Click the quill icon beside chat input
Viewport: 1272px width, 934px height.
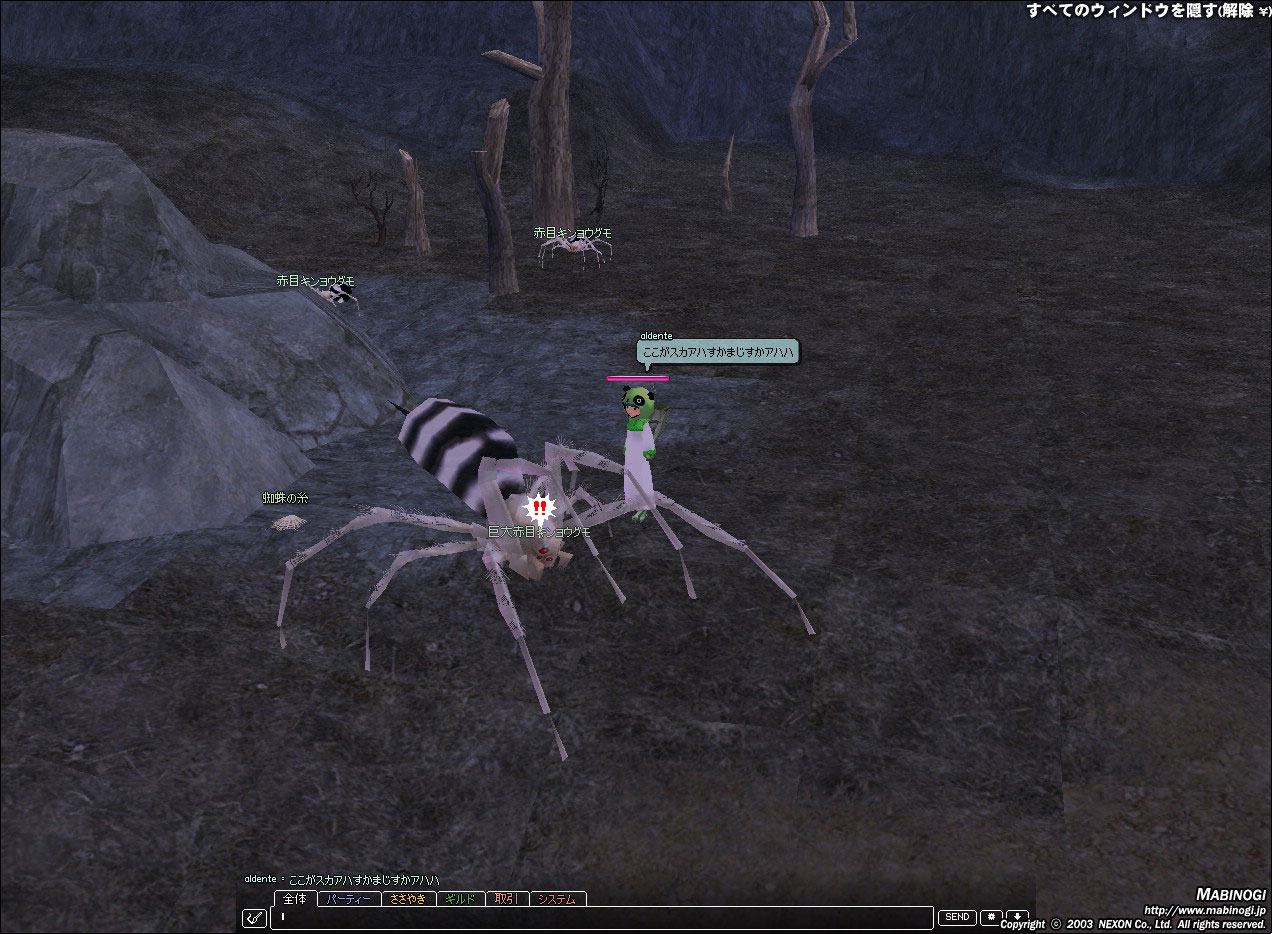tap(255, 917)
